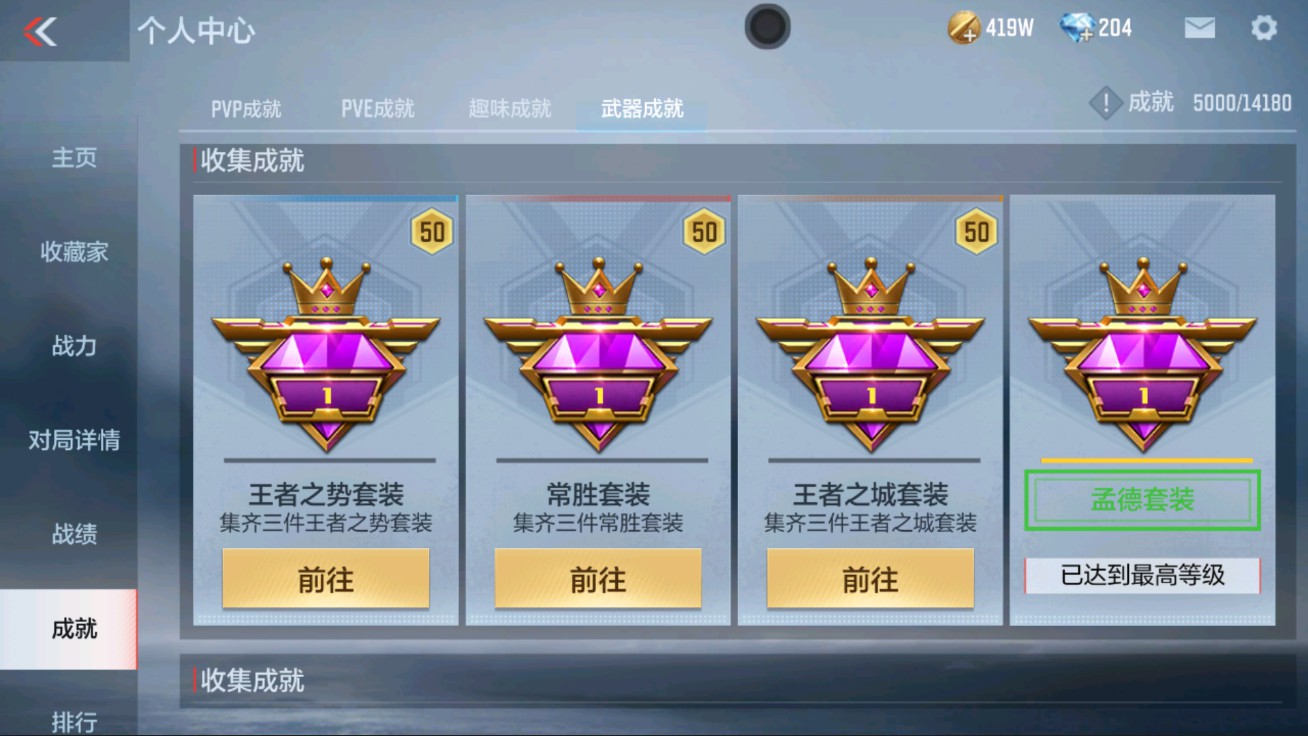Click the level 50 badge on 王者之势套装 card

pos(430,231)
